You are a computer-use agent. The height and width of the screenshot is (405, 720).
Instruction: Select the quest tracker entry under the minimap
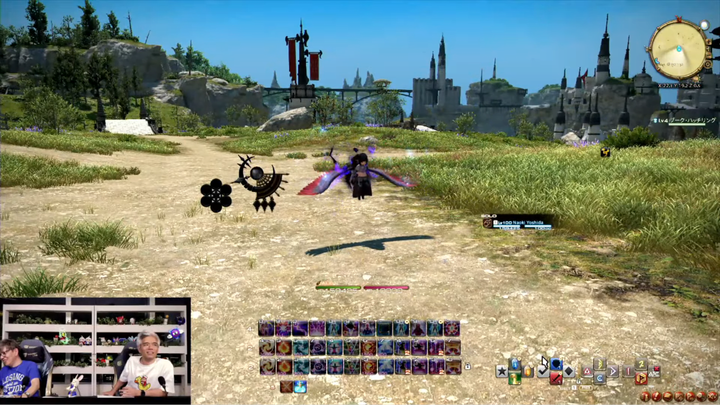tap(685, 120)
